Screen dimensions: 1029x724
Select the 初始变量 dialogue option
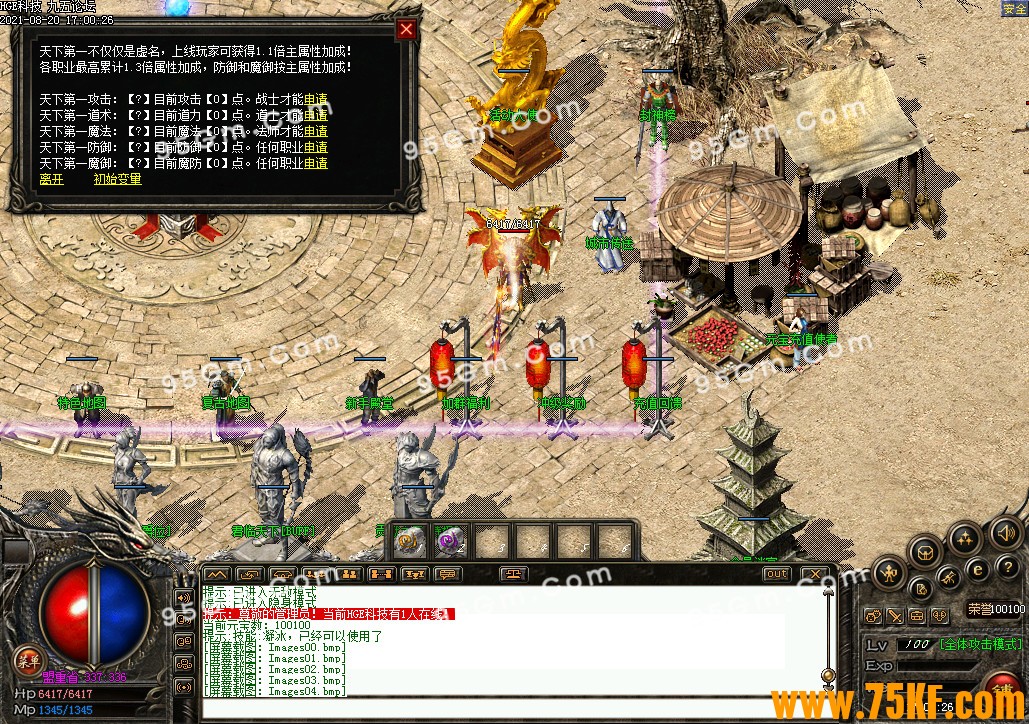[x=118, y=180]
